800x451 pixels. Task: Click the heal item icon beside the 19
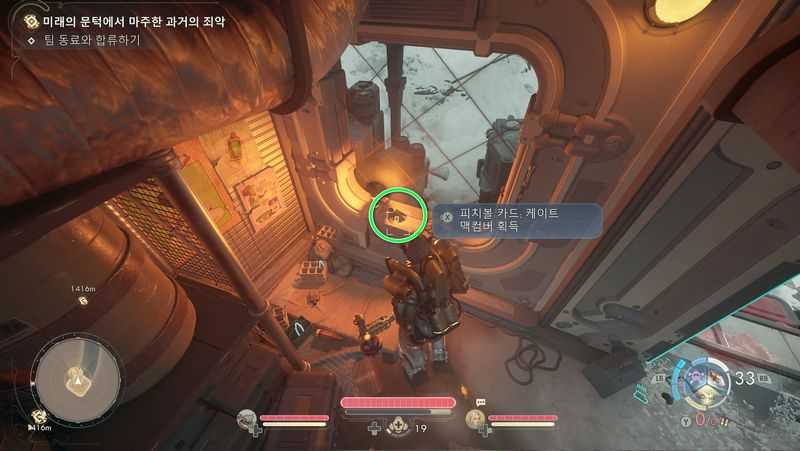click(398, 427)
